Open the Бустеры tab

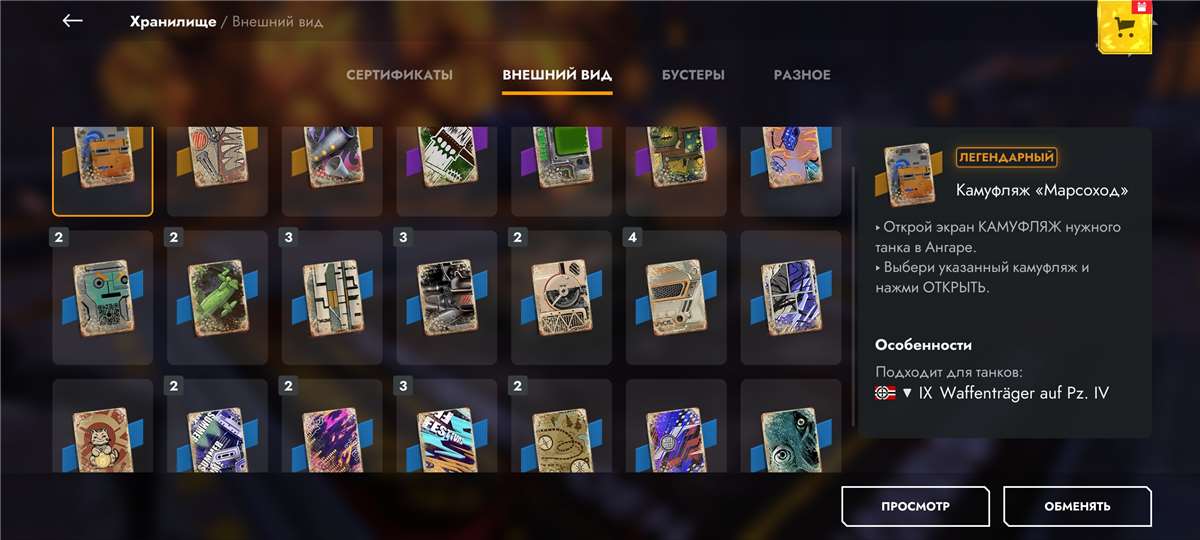693,75
